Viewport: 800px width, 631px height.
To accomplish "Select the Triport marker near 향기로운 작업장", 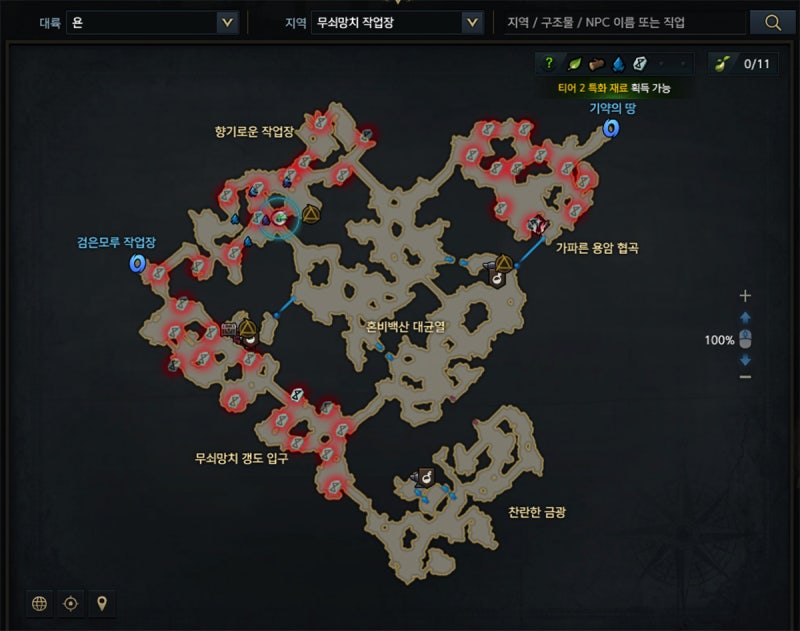I will (309, 215).
